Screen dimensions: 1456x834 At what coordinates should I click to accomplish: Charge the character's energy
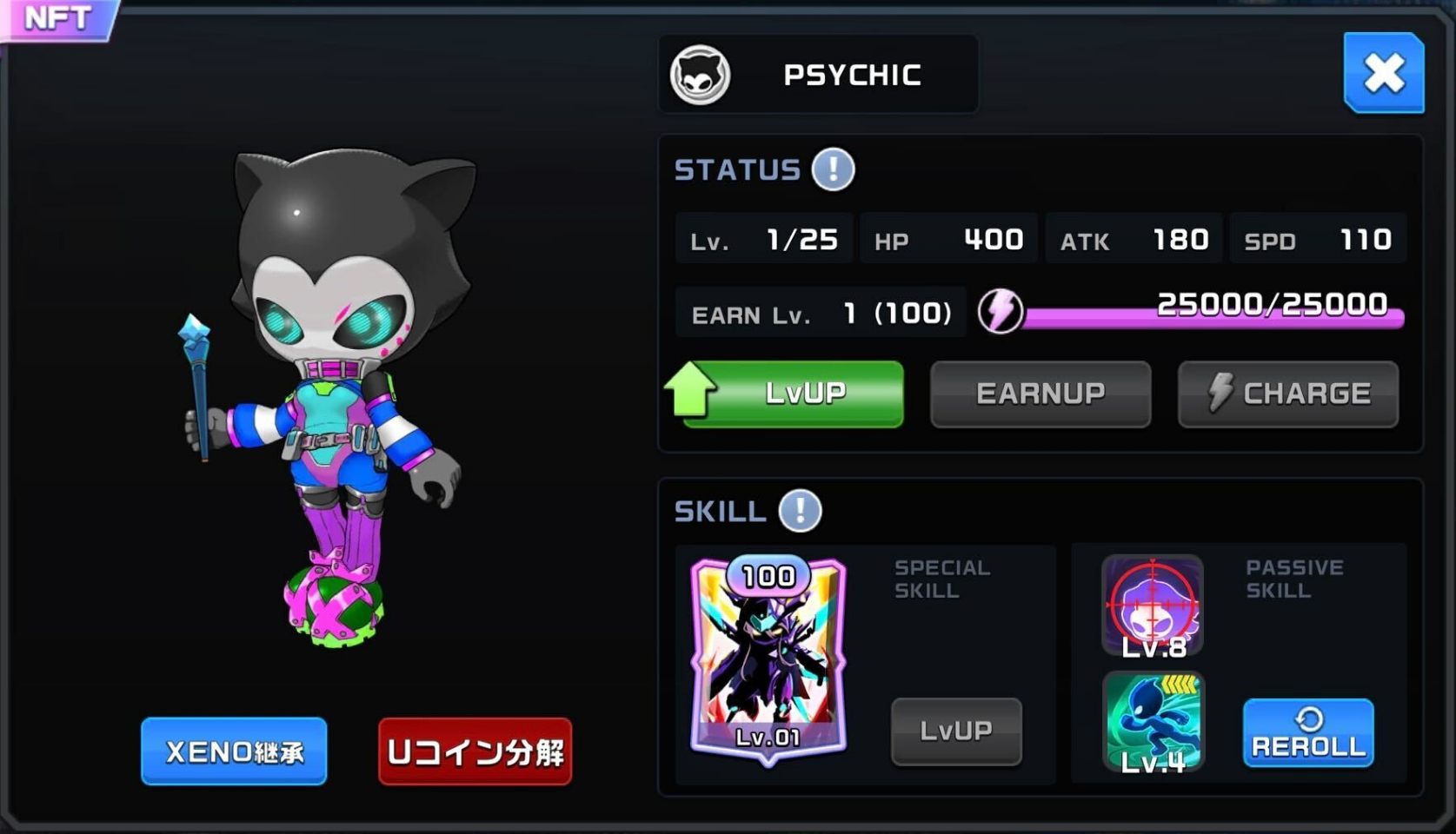pyautogui.click(x=1288, y=394)
